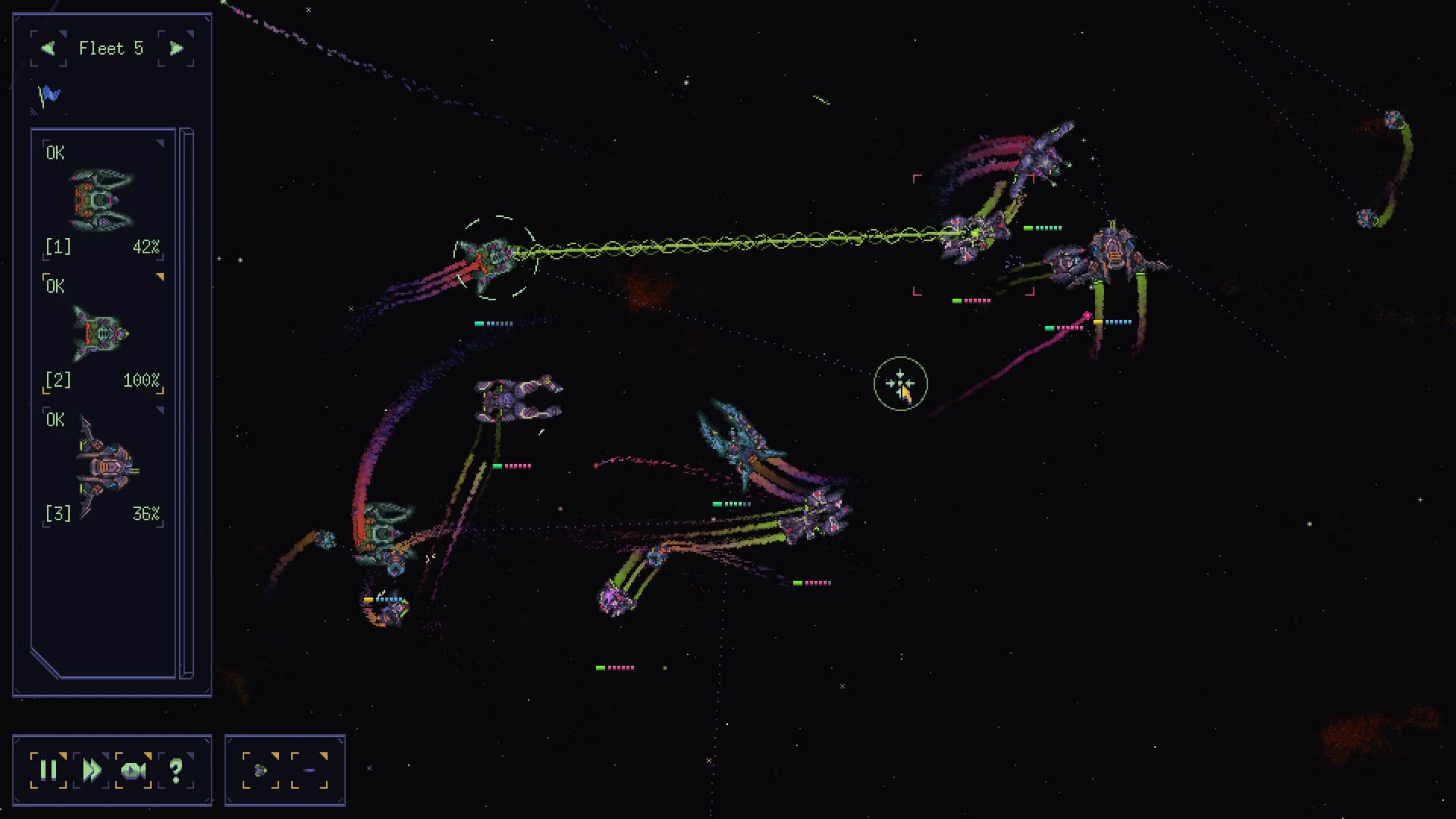The width and height of the screenshot is (1456, 819).
Task: Open the help question mark icon
Action: 176,770
